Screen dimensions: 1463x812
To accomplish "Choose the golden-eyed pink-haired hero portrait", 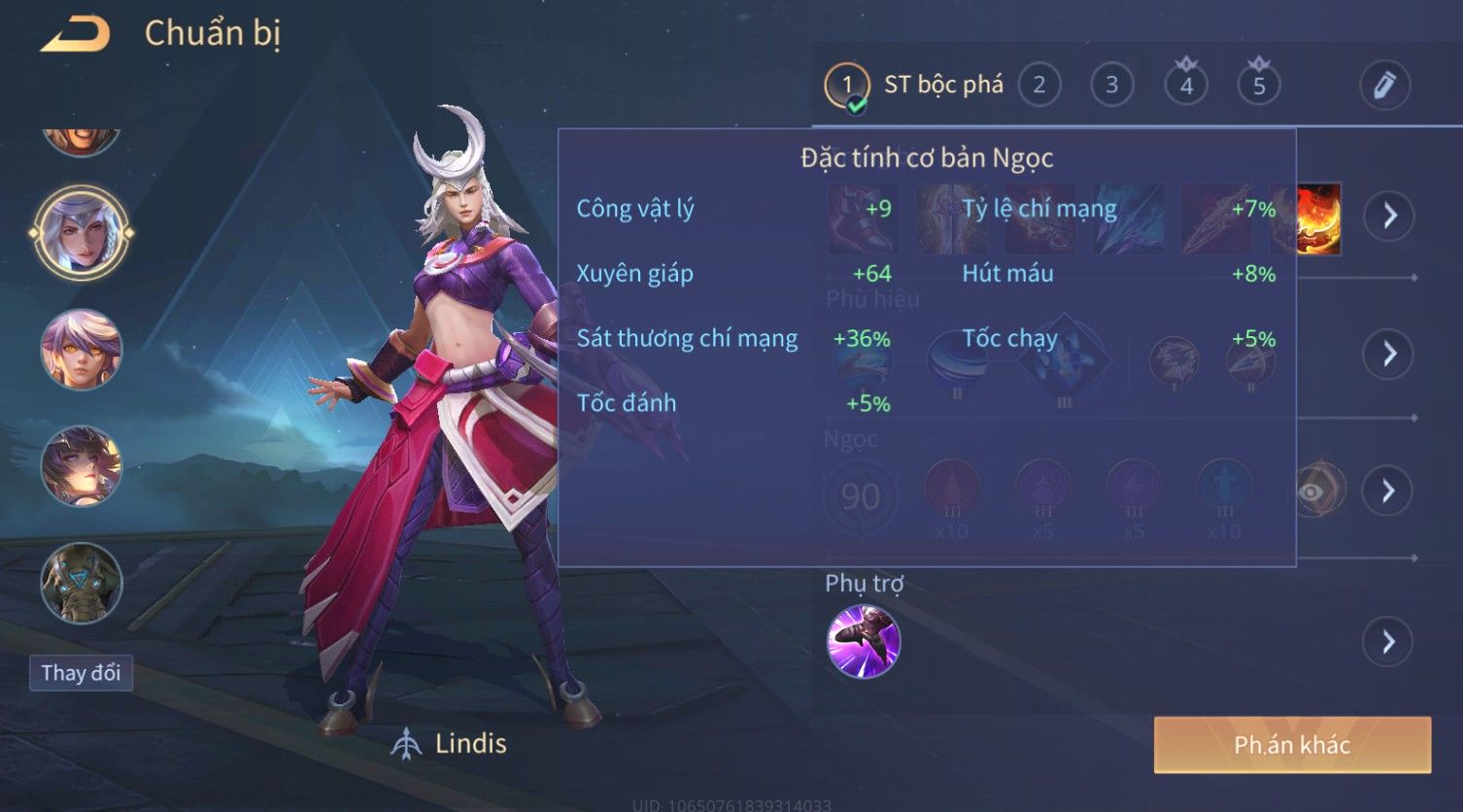I will point(82,350).
